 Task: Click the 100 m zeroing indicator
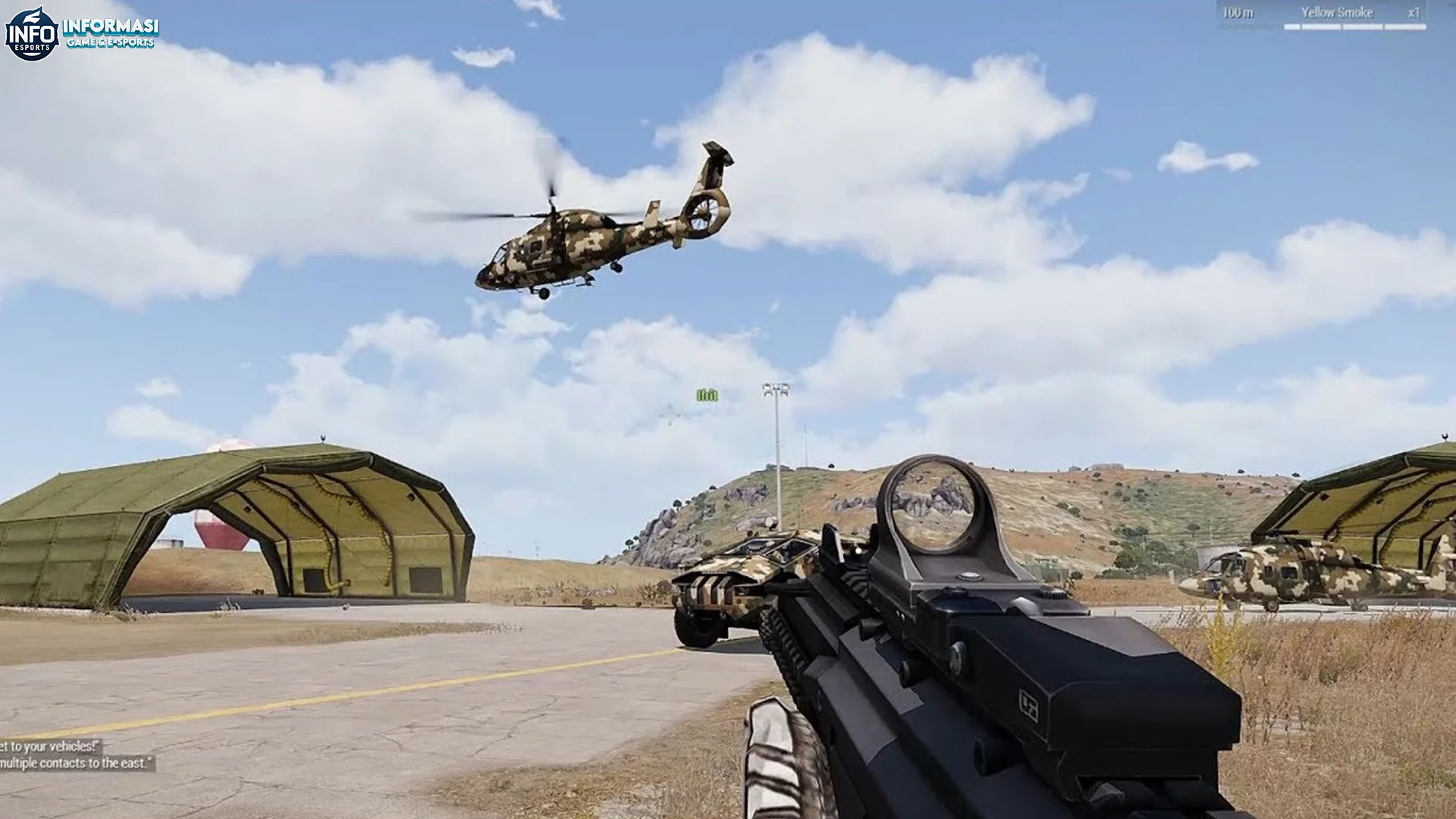click(1238, 12)
